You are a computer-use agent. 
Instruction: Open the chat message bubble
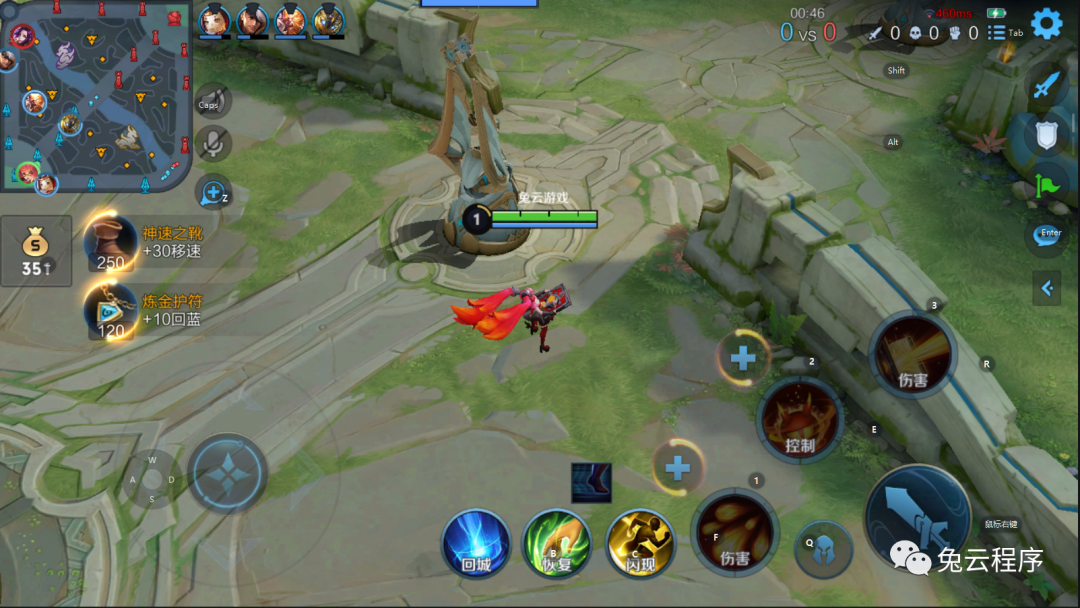coord(1046,236)
